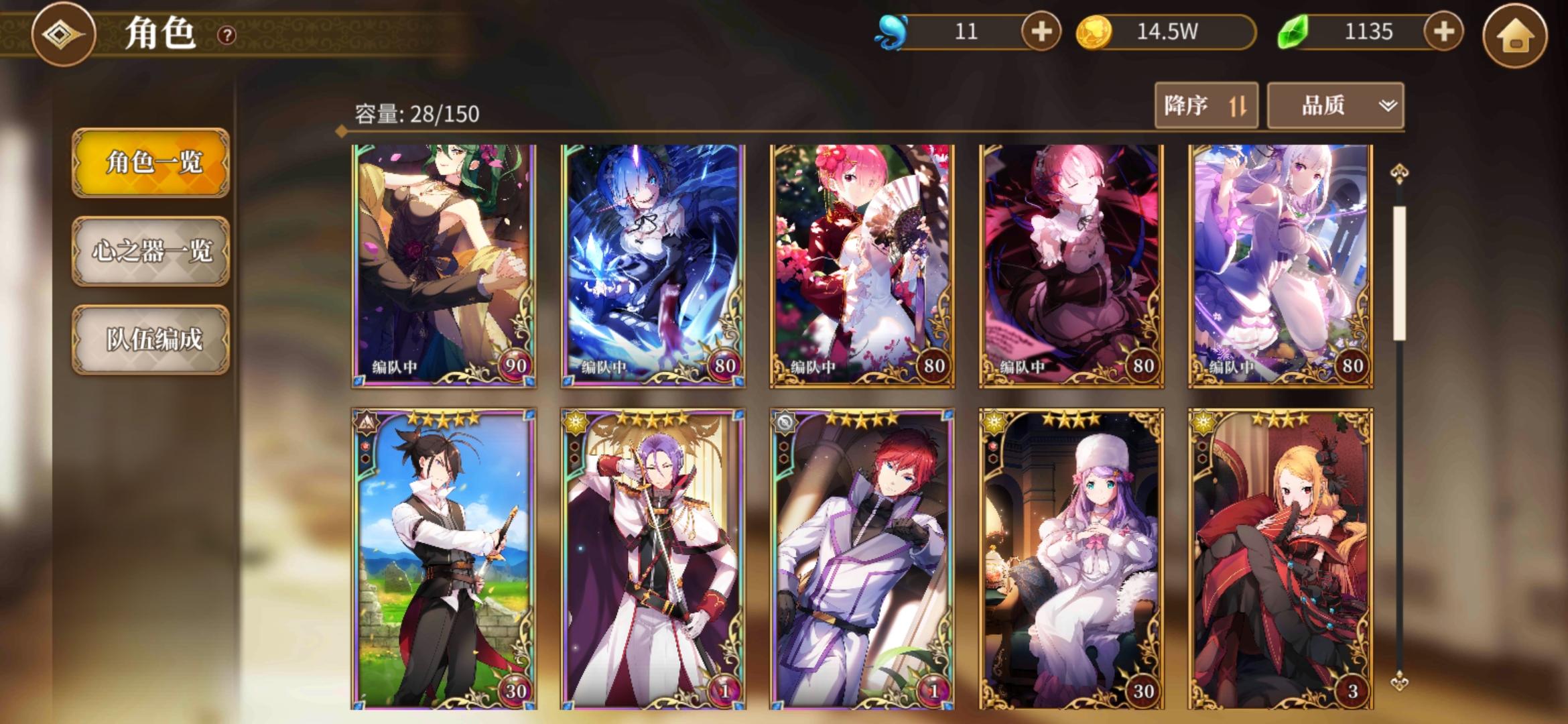Expand the chevron arrows inside the 品质 box
Viewport: 1568px width, 724px height.
1388,105
